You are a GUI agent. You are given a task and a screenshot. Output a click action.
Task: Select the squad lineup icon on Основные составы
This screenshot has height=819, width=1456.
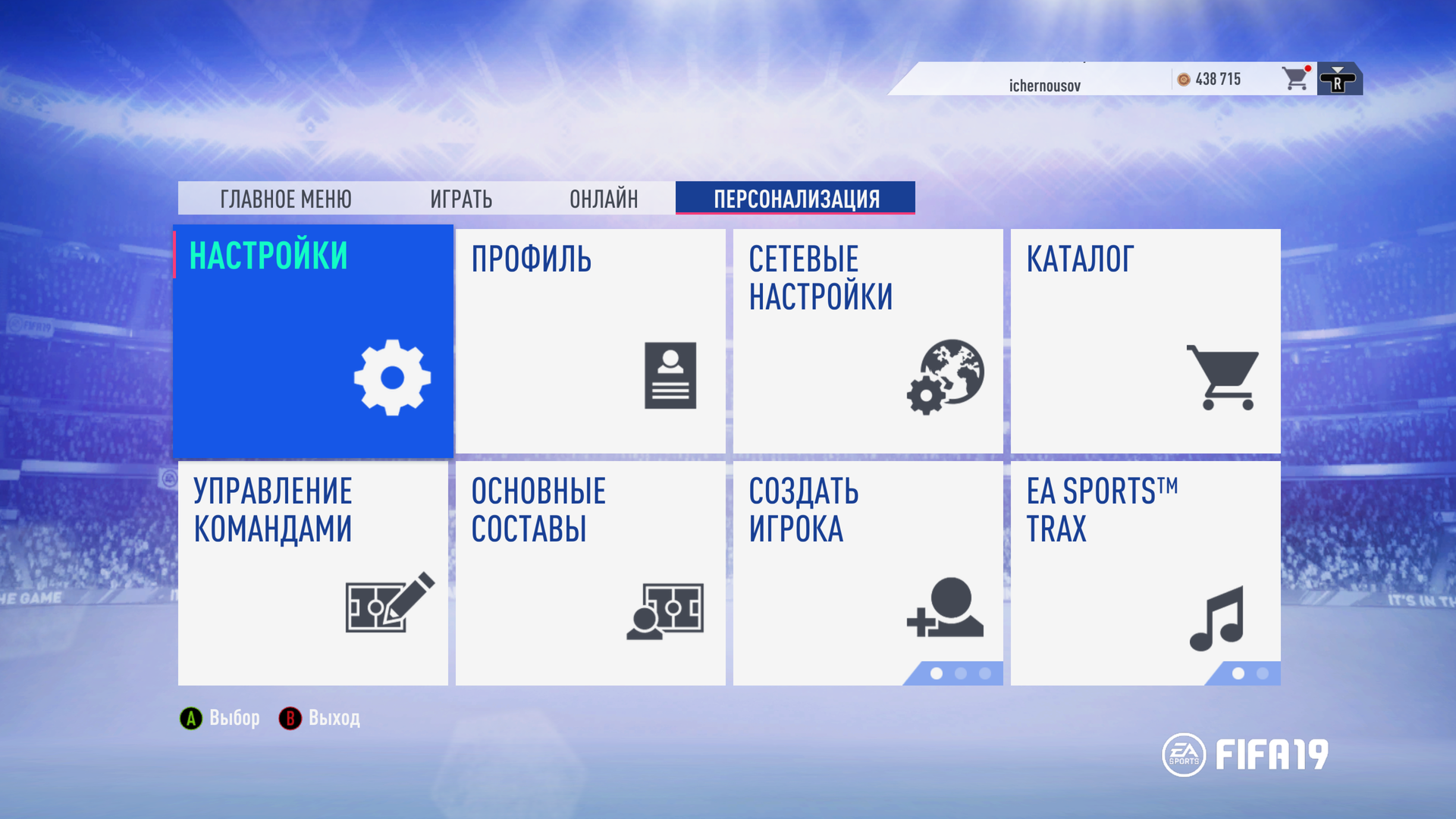pos(667,610)
